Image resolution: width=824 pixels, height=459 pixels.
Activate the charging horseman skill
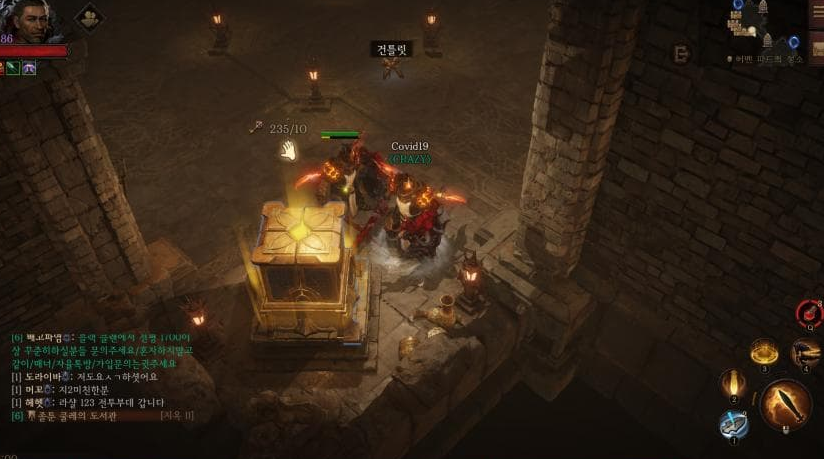point(805,352)
